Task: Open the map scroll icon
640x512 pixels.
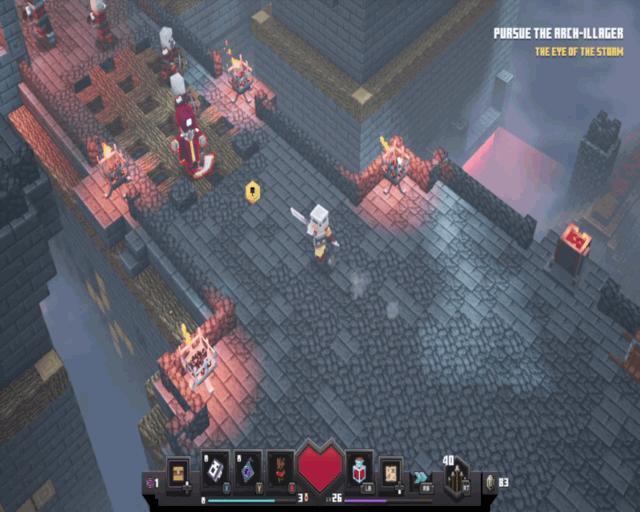Action: click(390, 469)
